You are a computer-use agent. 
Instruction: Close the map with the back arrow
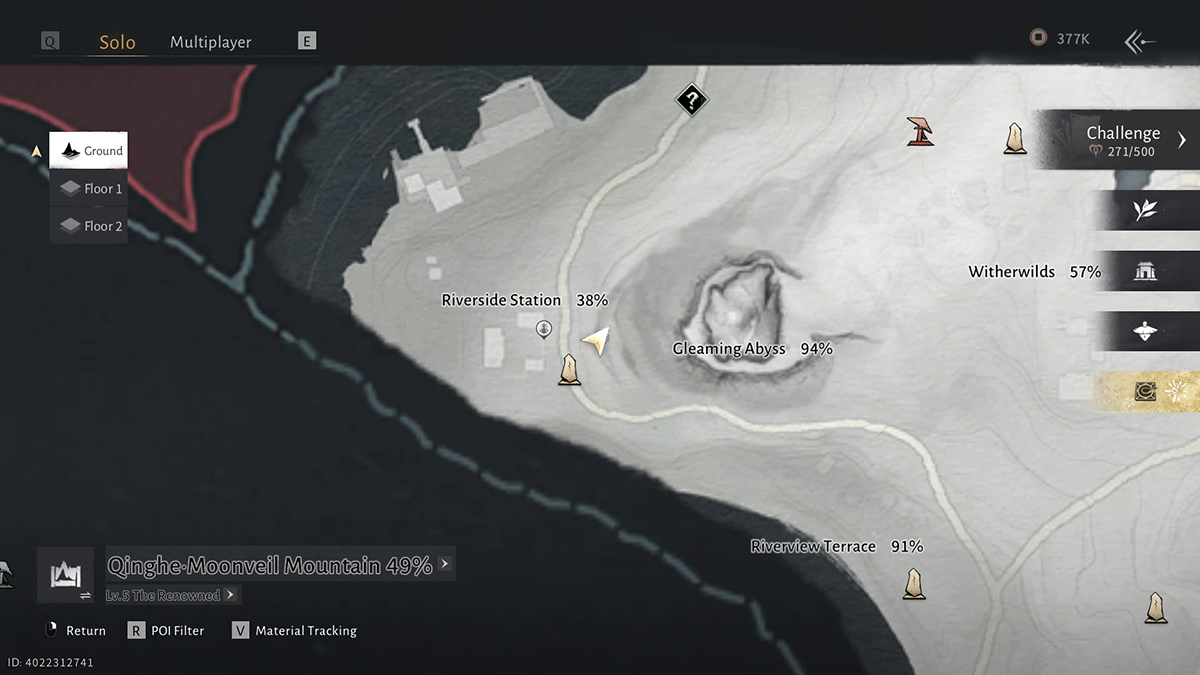(x=1140, y=41)
